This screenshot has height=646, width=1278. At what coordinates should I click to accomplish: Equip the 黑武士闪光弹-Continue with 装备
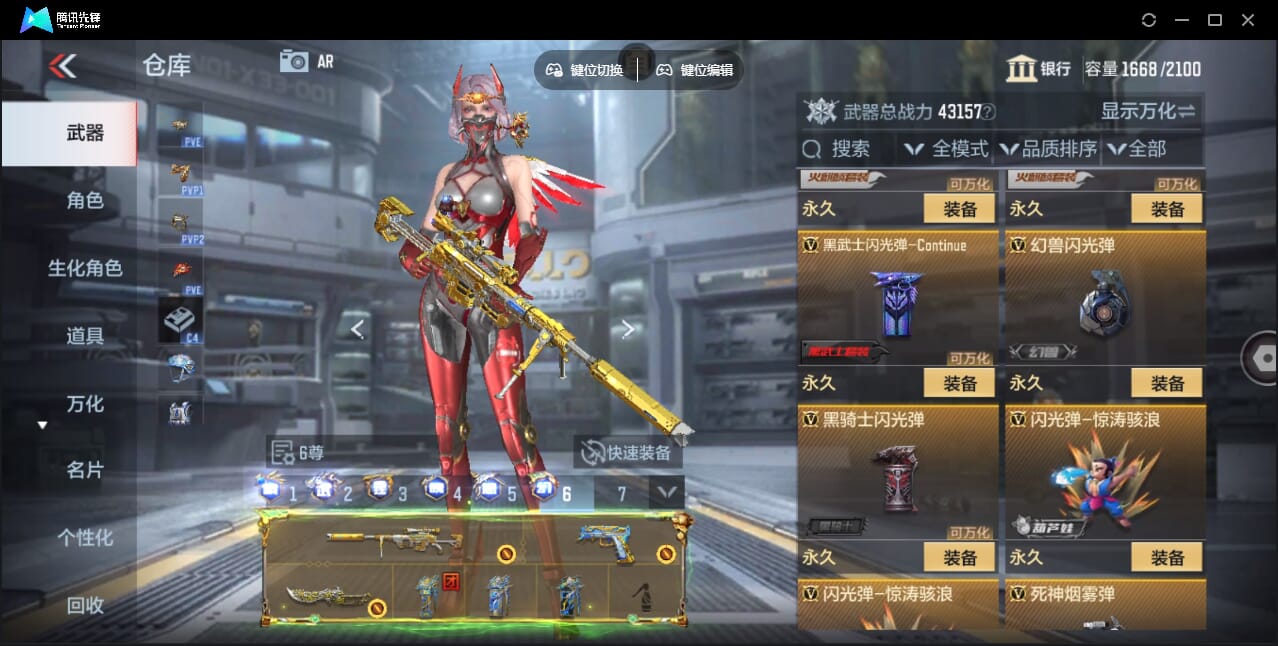click(x=959, y=383)
